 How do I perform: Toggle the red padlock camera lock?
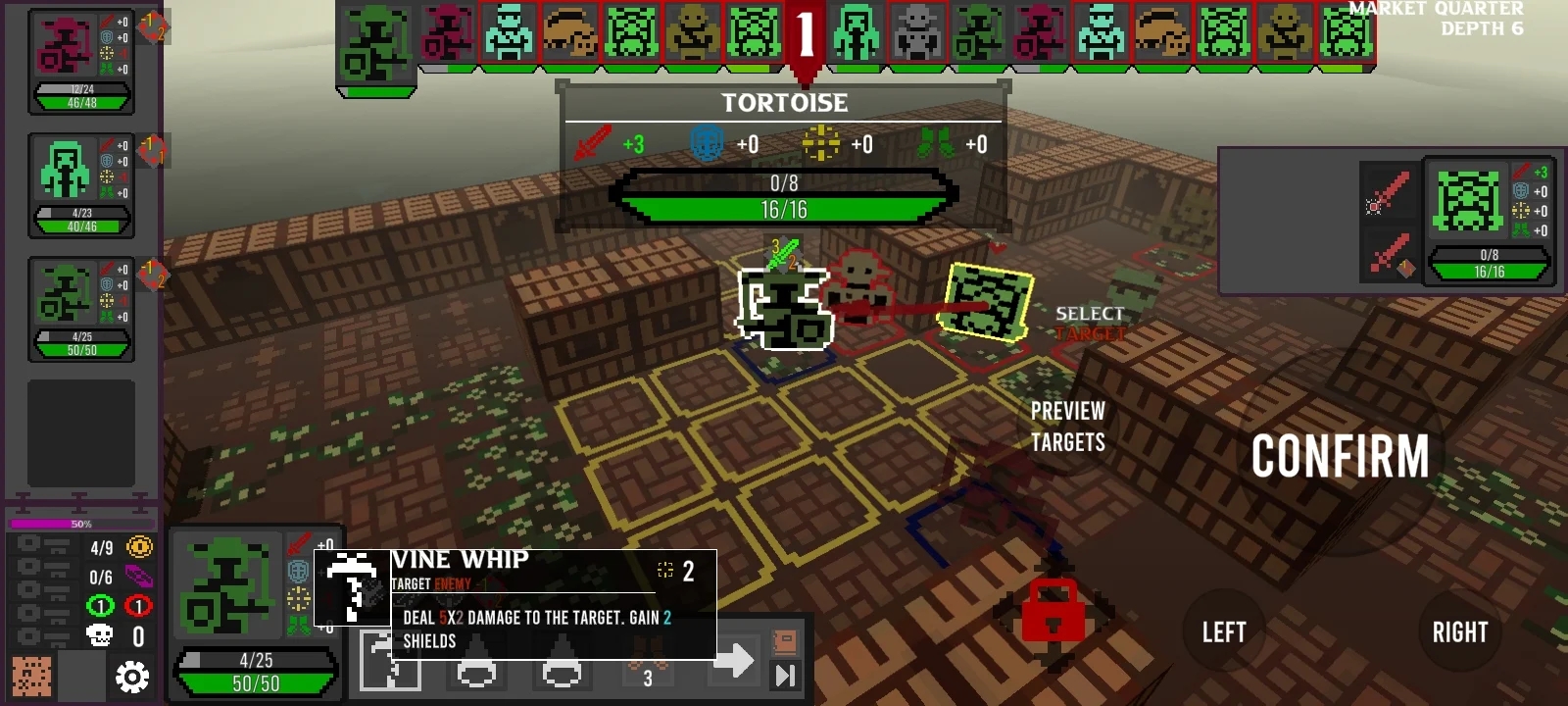point(1053,611)
